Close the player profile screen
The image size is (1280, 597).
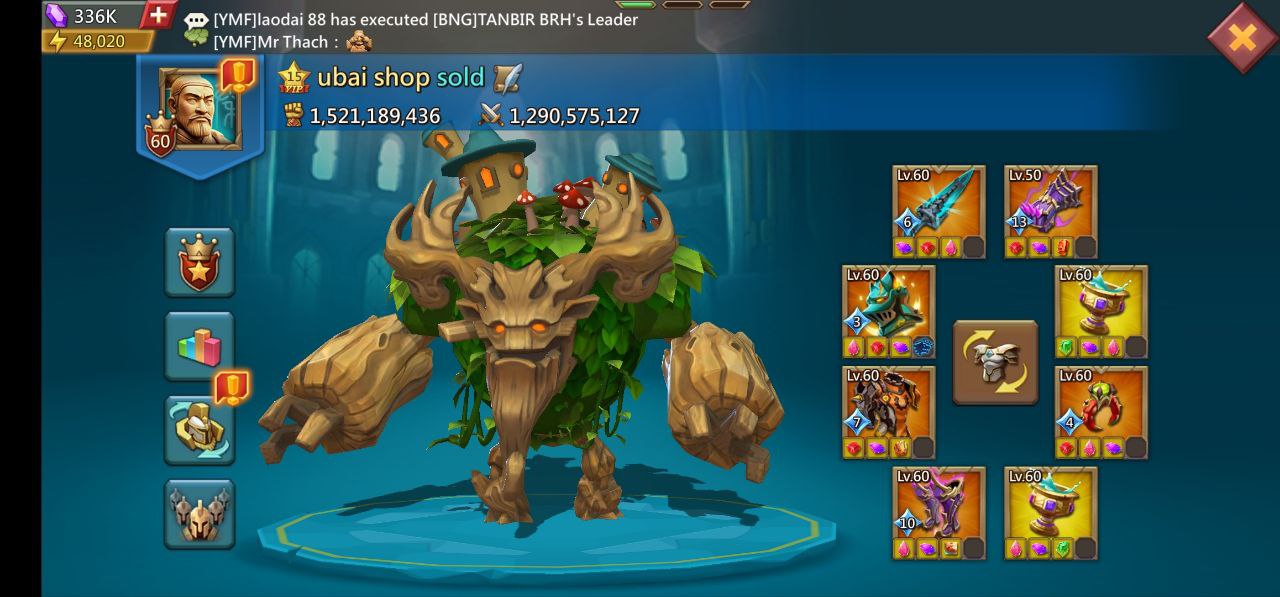click(1241, 38)
